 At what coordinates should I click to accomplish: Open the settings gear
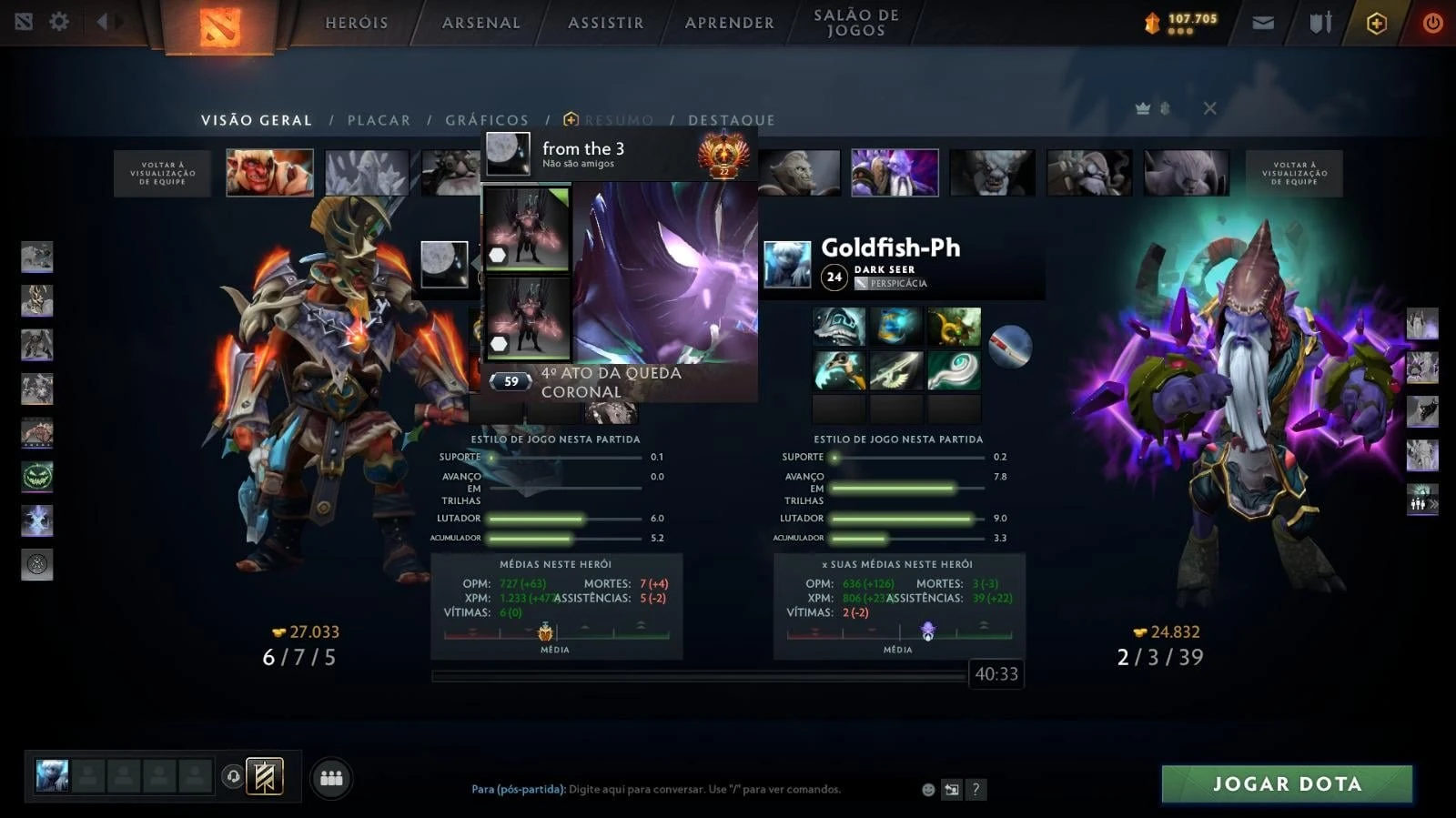(x=59, y=21)
